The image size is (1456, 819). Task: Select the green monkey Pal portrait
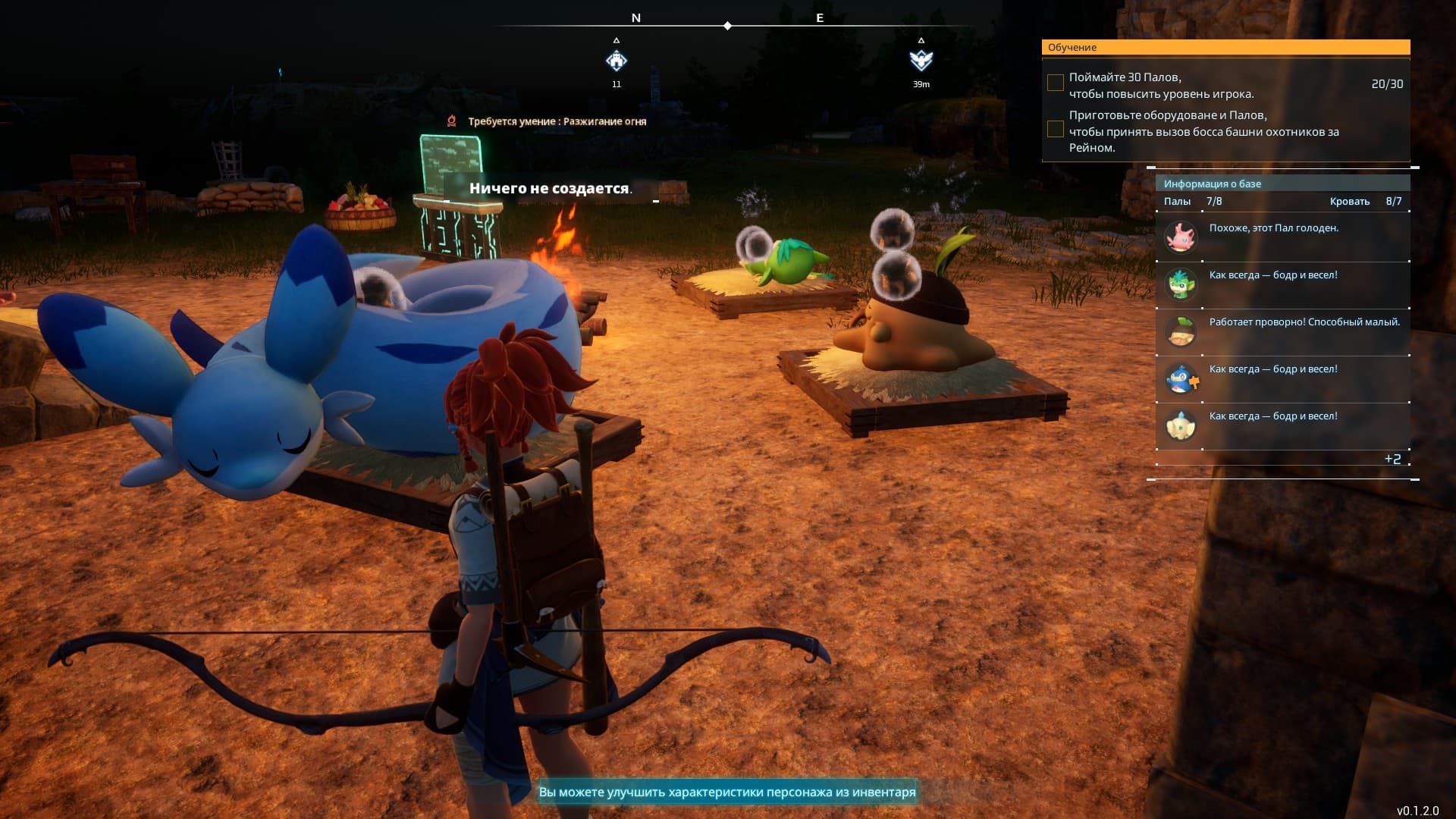click(1180, 284)
